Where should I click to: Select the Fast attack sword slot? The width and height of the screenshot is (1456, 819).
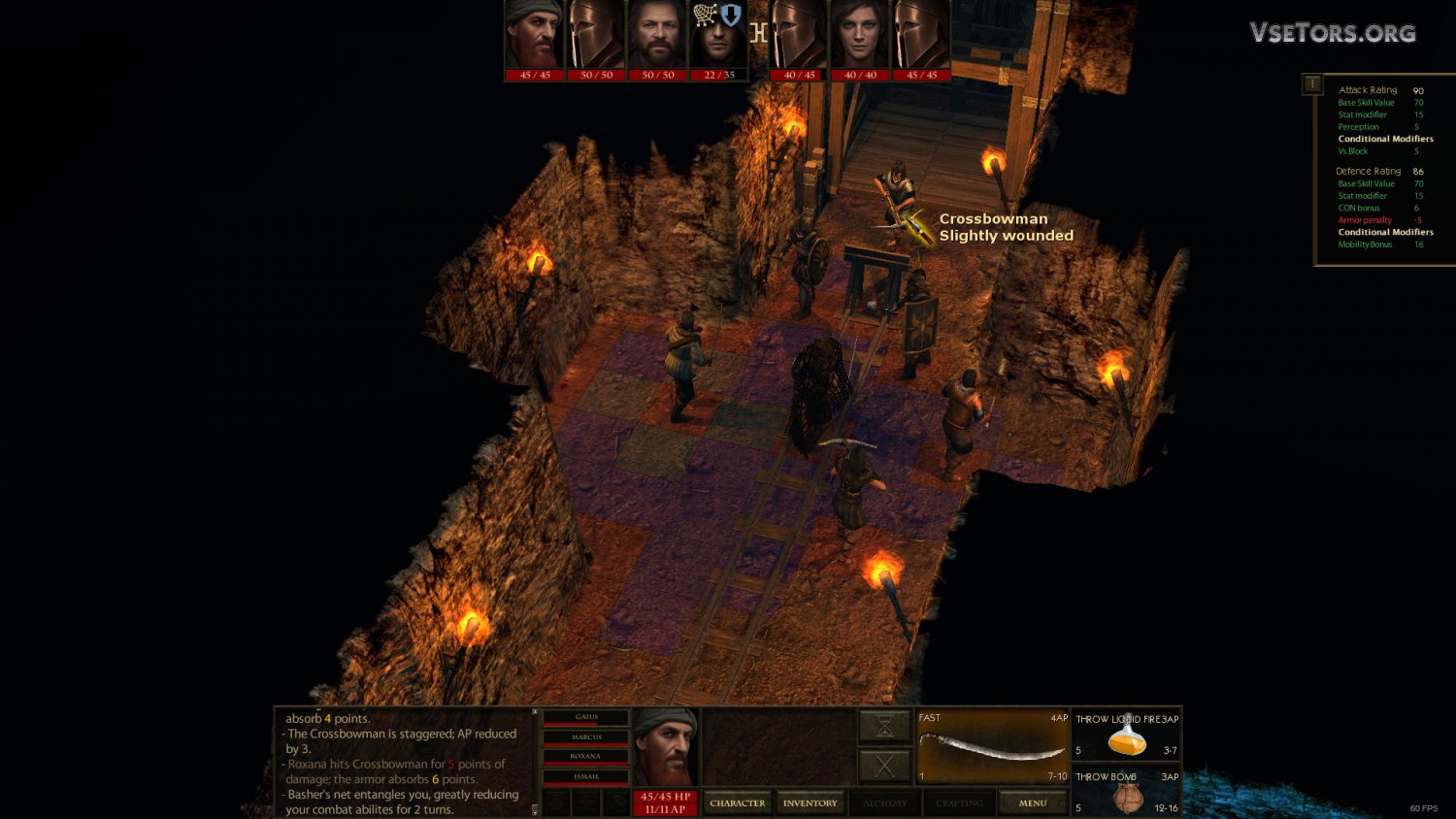tap(992, 746)
